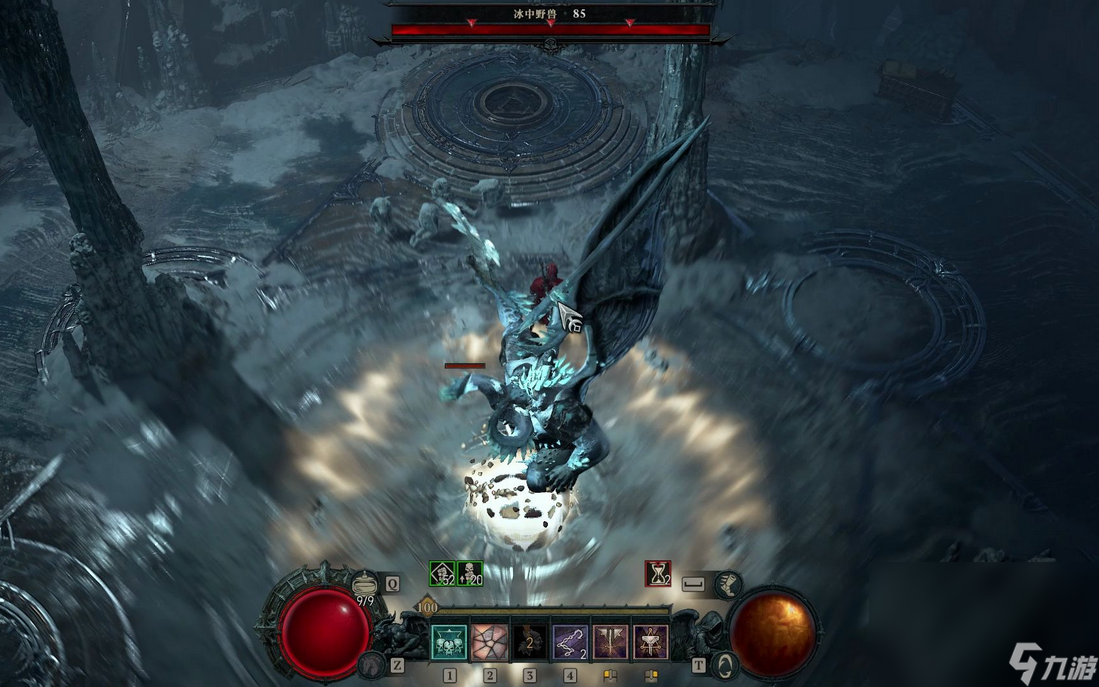Viewport: 1099px width, 687px height.
Task: Trigger the spear and scales skill
Action: (x=651, y=642)
